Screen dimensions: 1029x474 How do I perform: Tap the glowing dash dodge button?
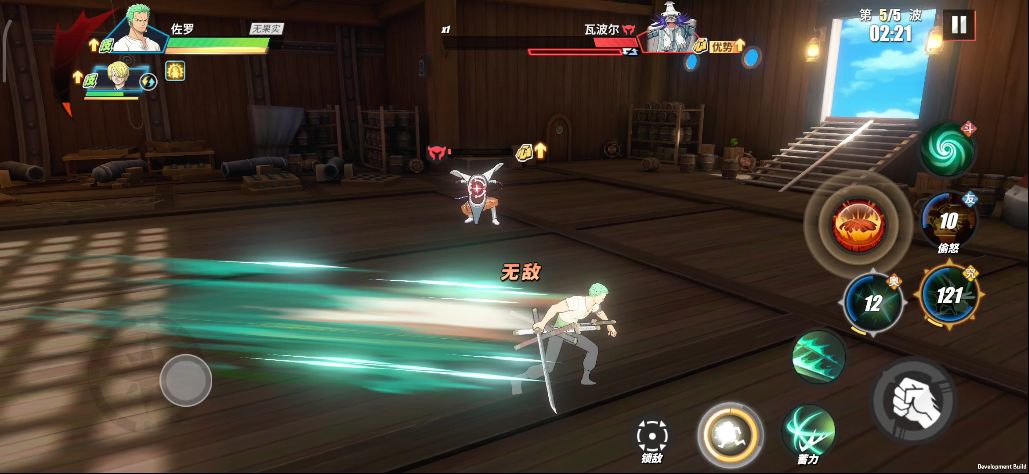click(x=730, y=435)
